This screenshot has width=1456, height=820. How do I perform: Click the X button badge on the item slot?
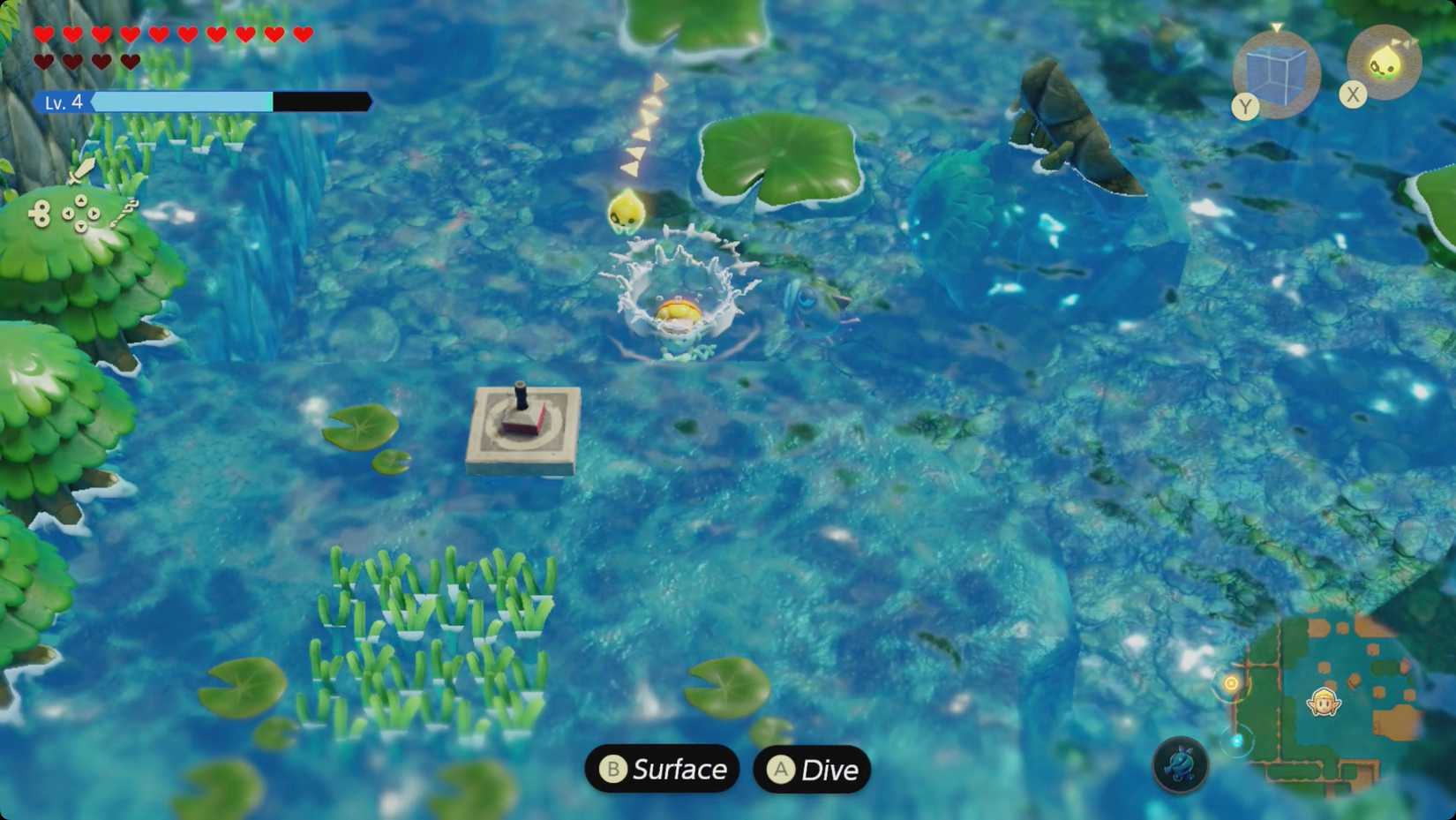tap(1353, 94)
